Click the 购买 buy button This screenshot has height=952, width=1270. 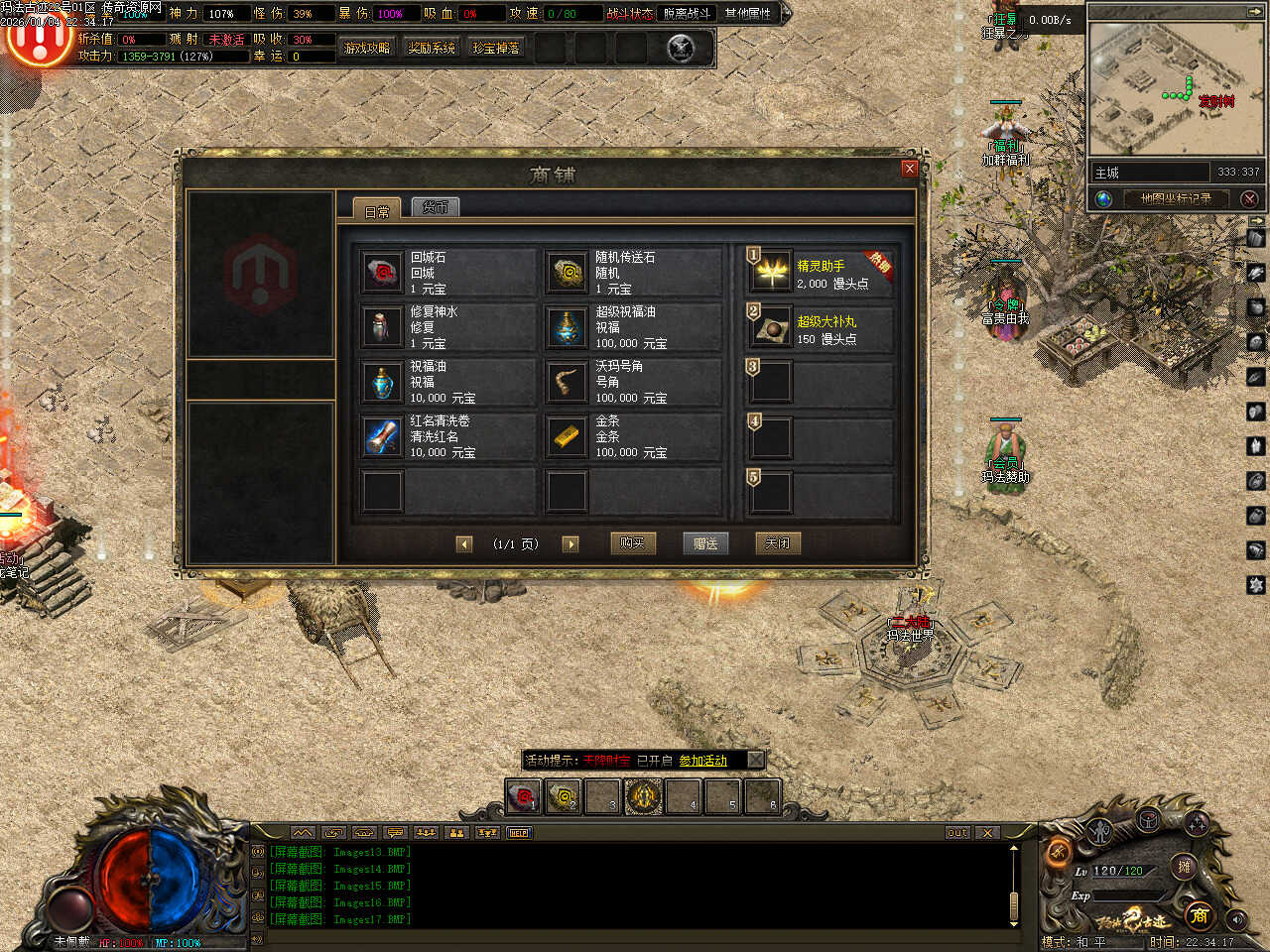tap(632, 543)
